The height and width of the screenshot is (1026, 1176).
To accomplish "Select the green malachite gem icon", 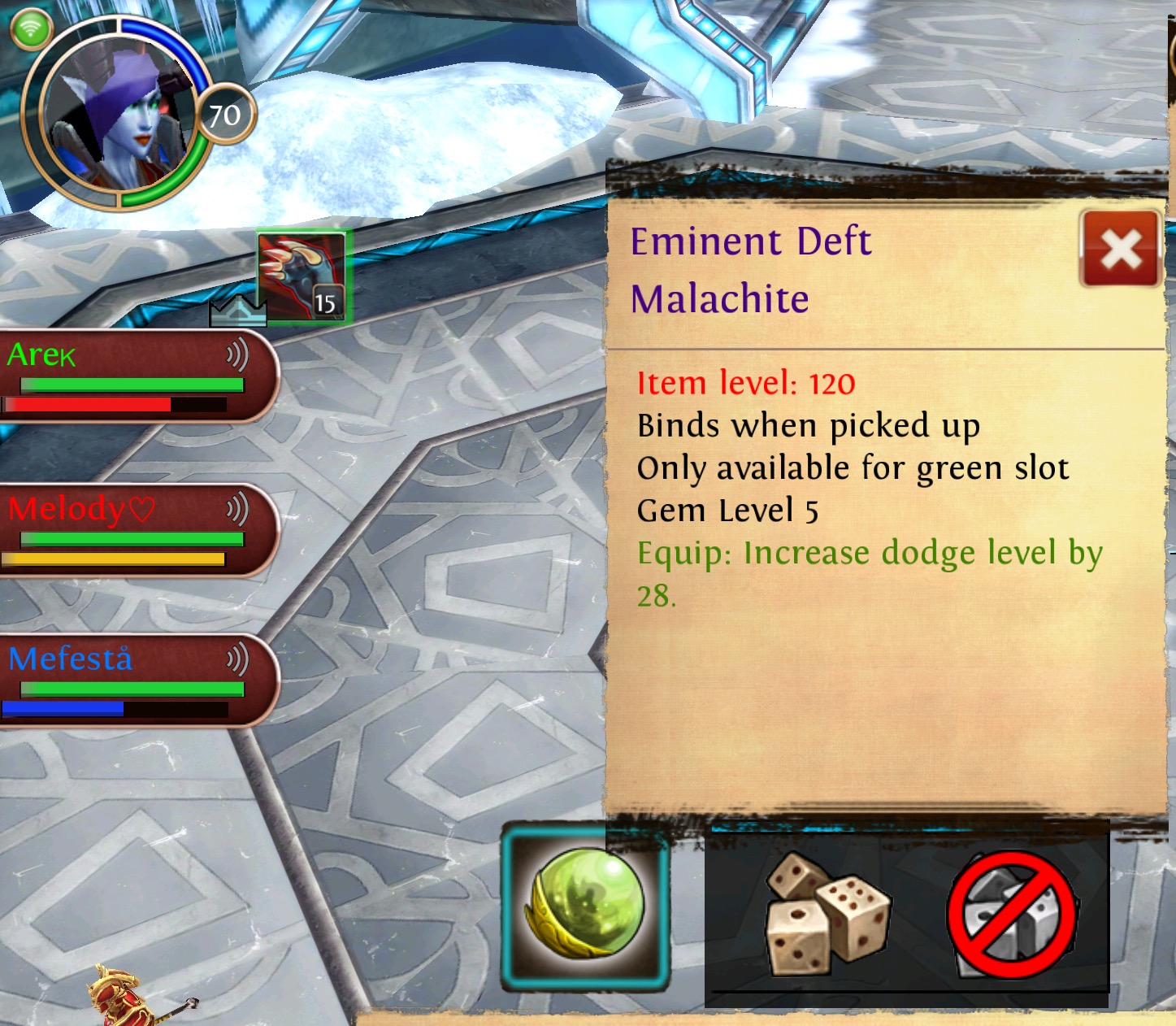I will 586,906.
